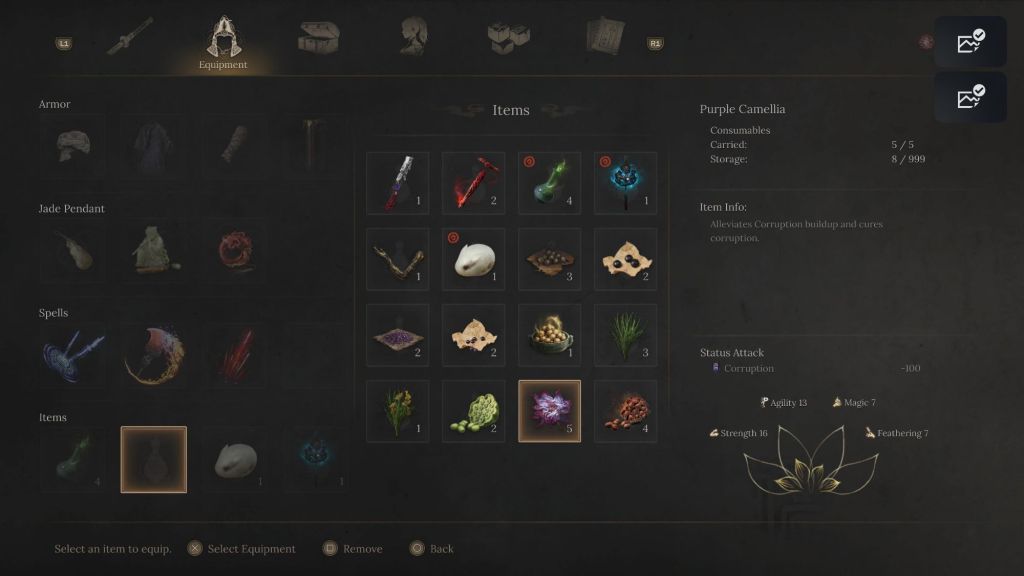Select the red-brown beans item
This screenshot has width=1024, height=576.
(x=625, y=411)
